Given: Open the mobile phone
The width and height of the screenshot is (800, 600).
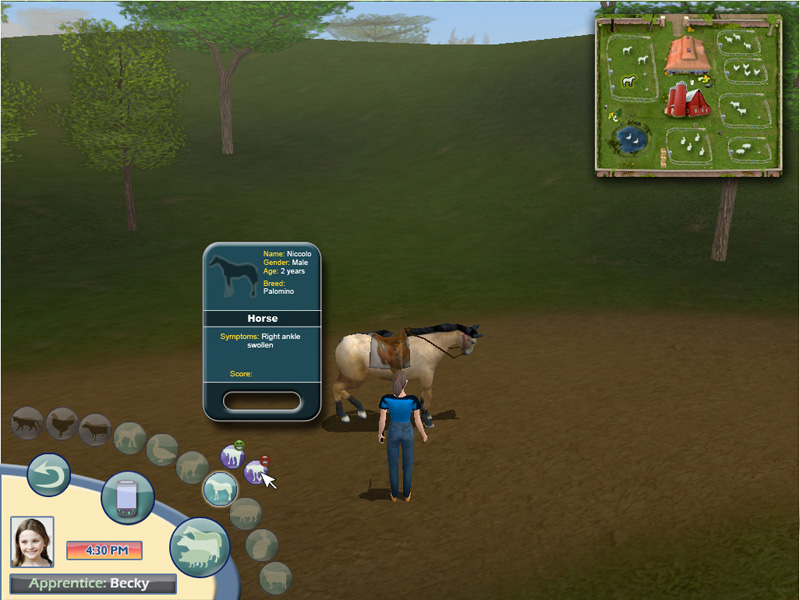Looking at the screenshot, I should (128, 497).
